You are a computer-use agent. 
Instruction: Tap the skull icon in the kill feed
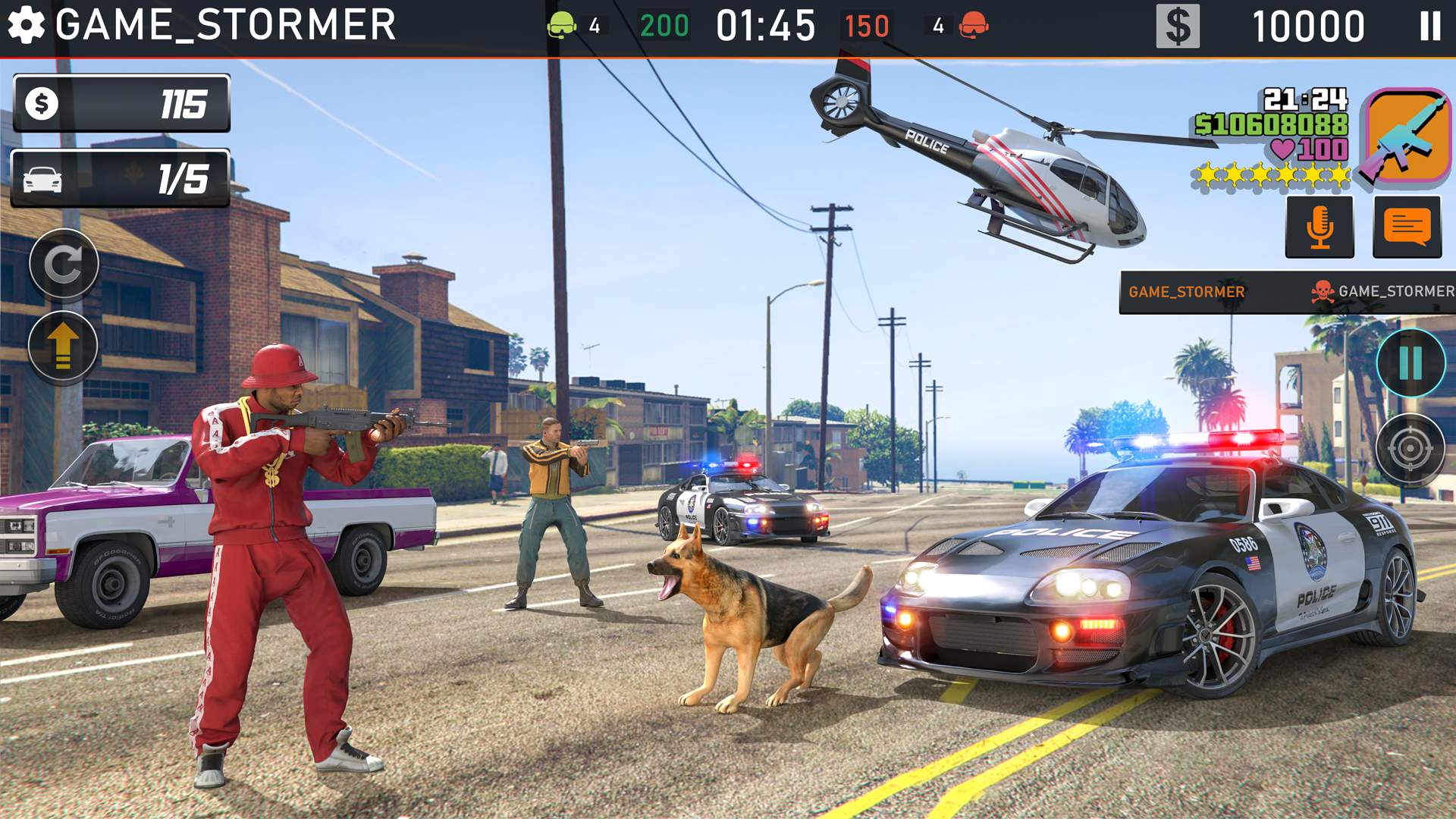[x=1324, y=290]
